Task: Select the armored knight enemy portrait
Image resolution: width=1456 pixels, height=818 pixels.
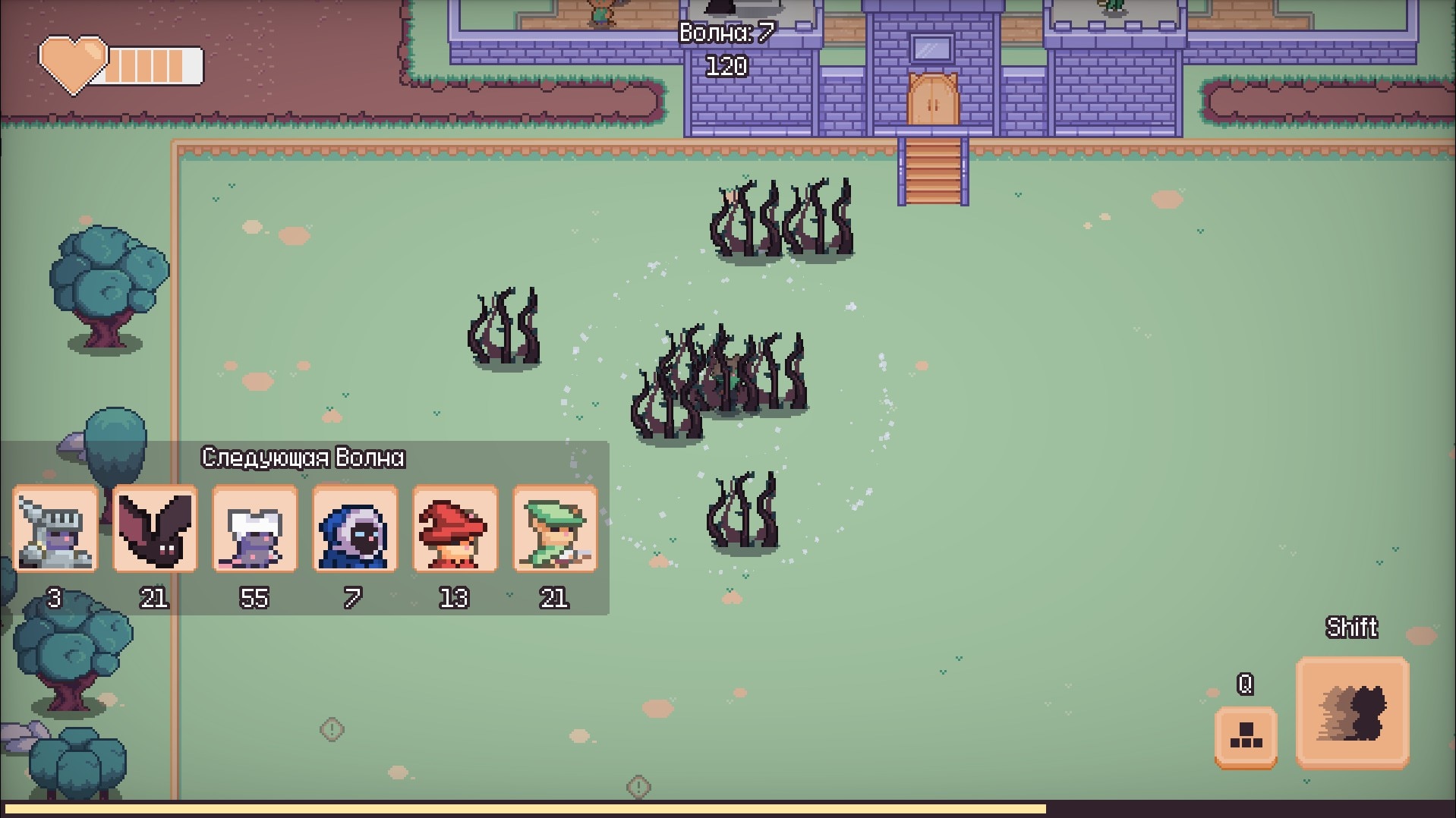Action: pyautogui.click(x=55, y=529)
